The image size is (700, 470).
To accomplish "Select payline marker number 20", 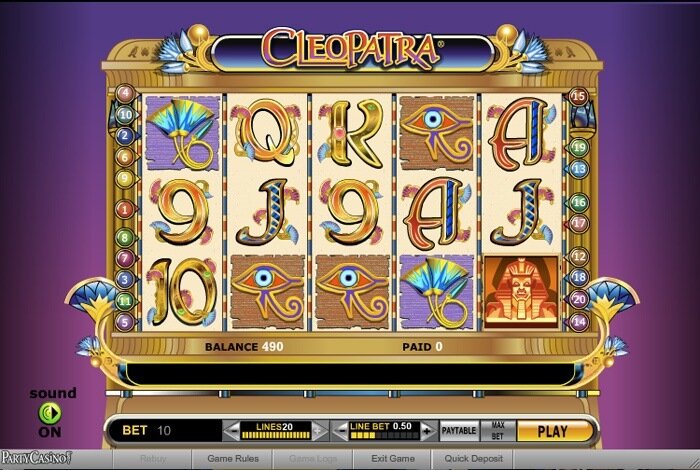I will 578,299.
